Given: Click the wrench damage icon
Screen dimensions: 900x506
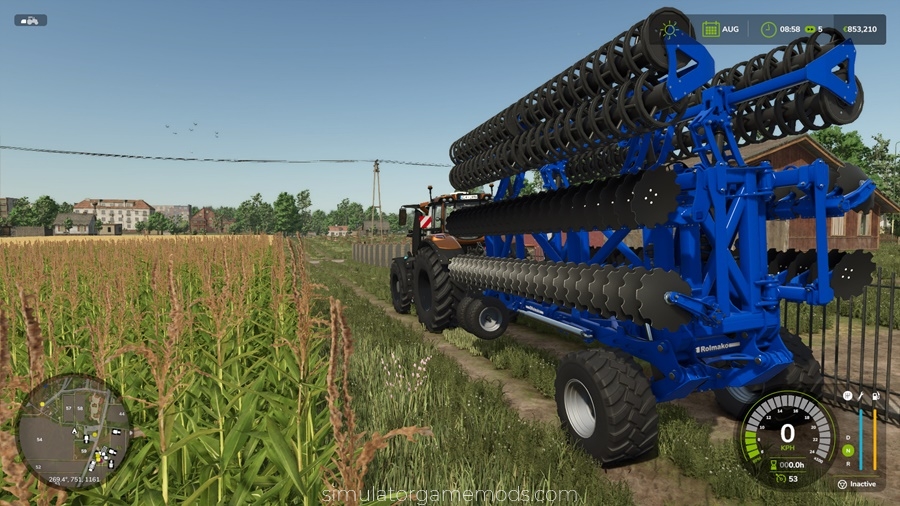Looking at the screenshot, I should click(x=861, y=396).
